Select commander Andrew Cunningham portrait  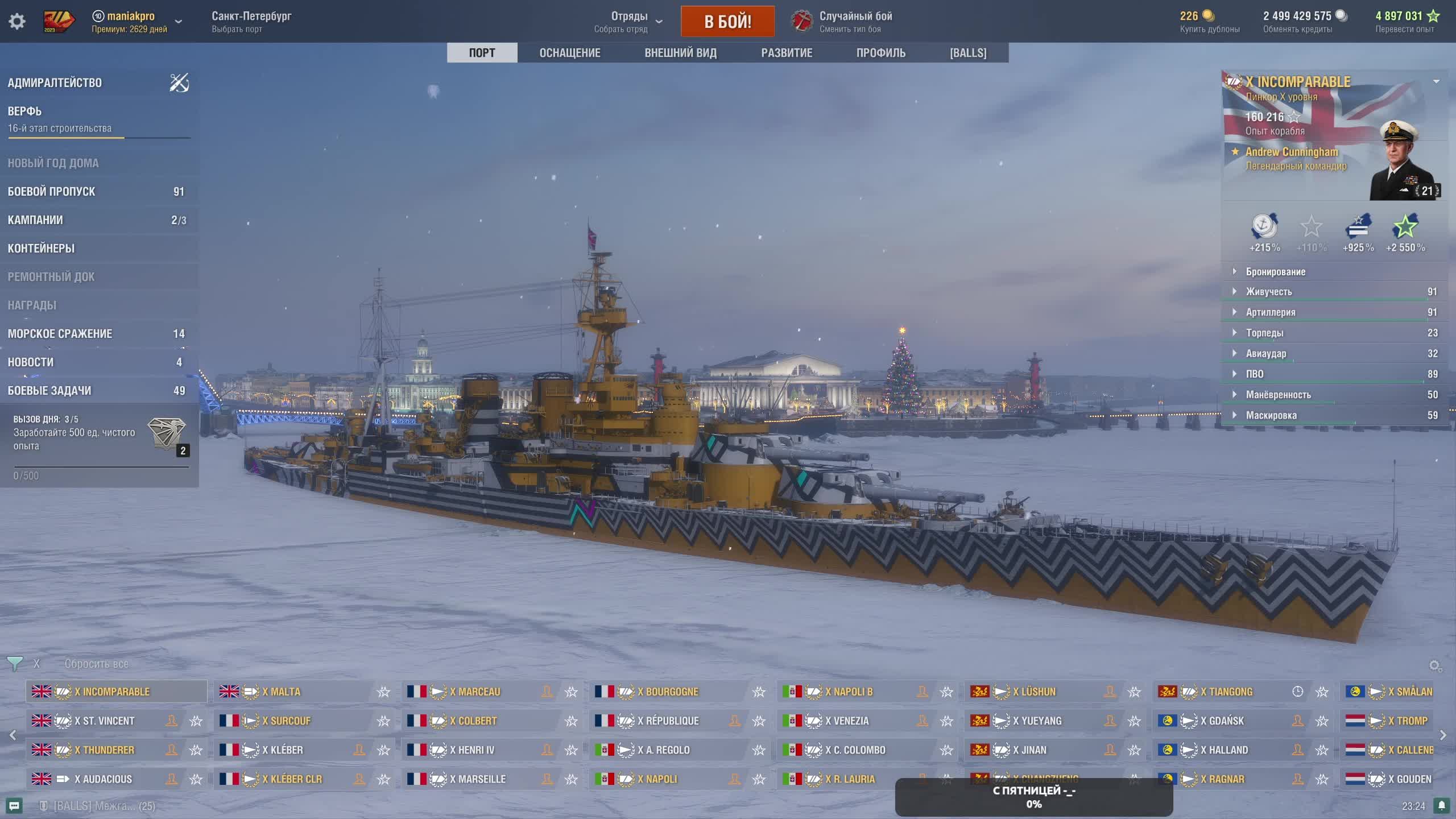(x=1403, y=162)
